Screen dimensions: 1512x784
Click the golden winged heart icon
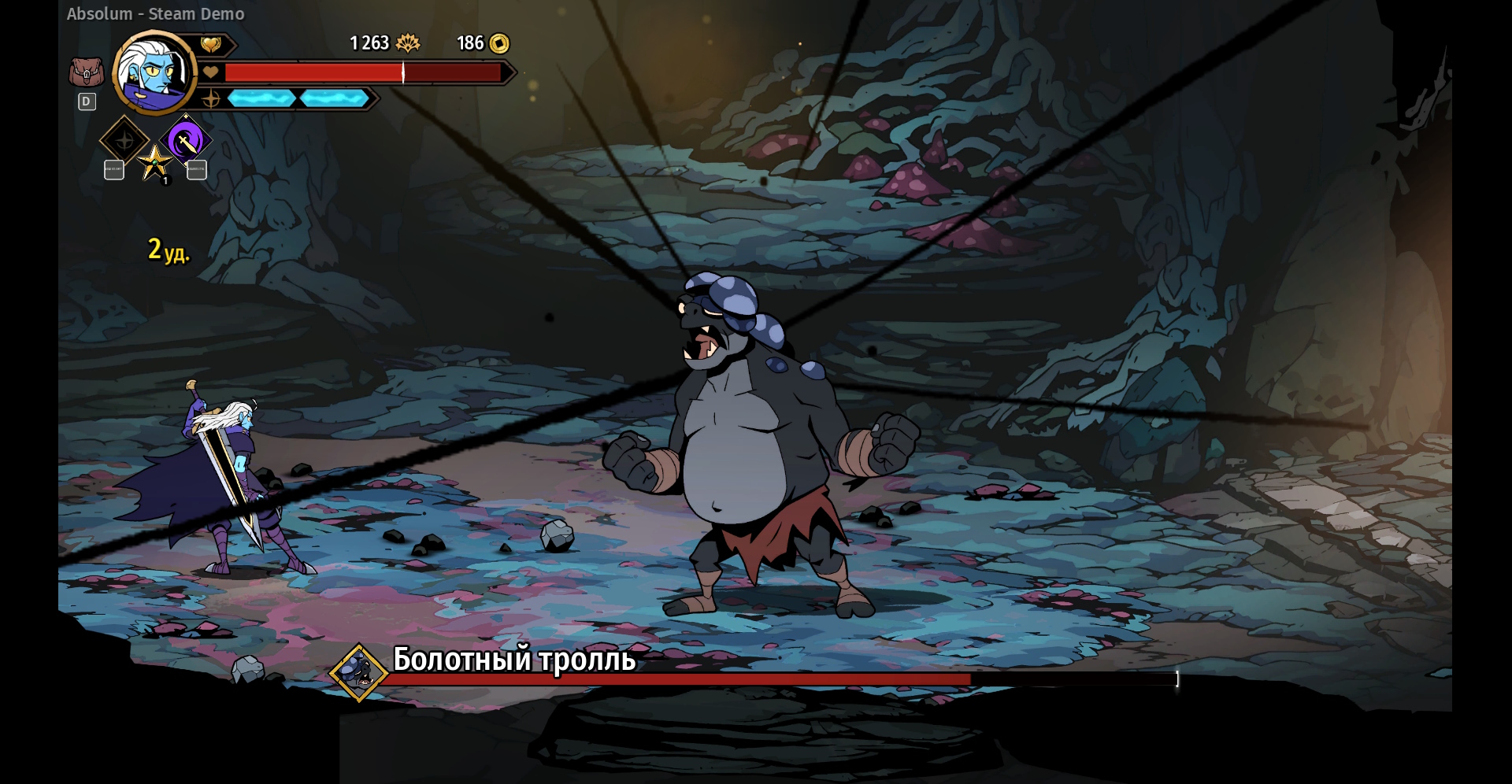click(210, 44)
